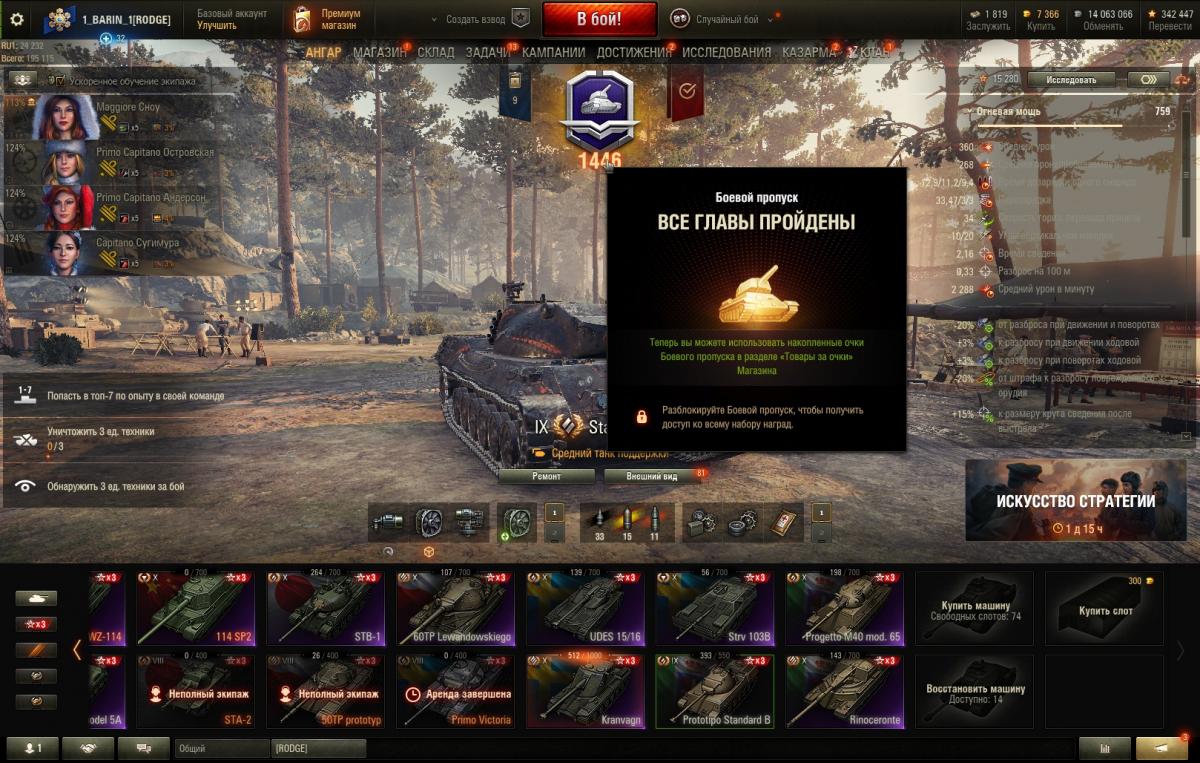Show the ДОСТИЖЕНИЯ tab

(x=634, y=52)
